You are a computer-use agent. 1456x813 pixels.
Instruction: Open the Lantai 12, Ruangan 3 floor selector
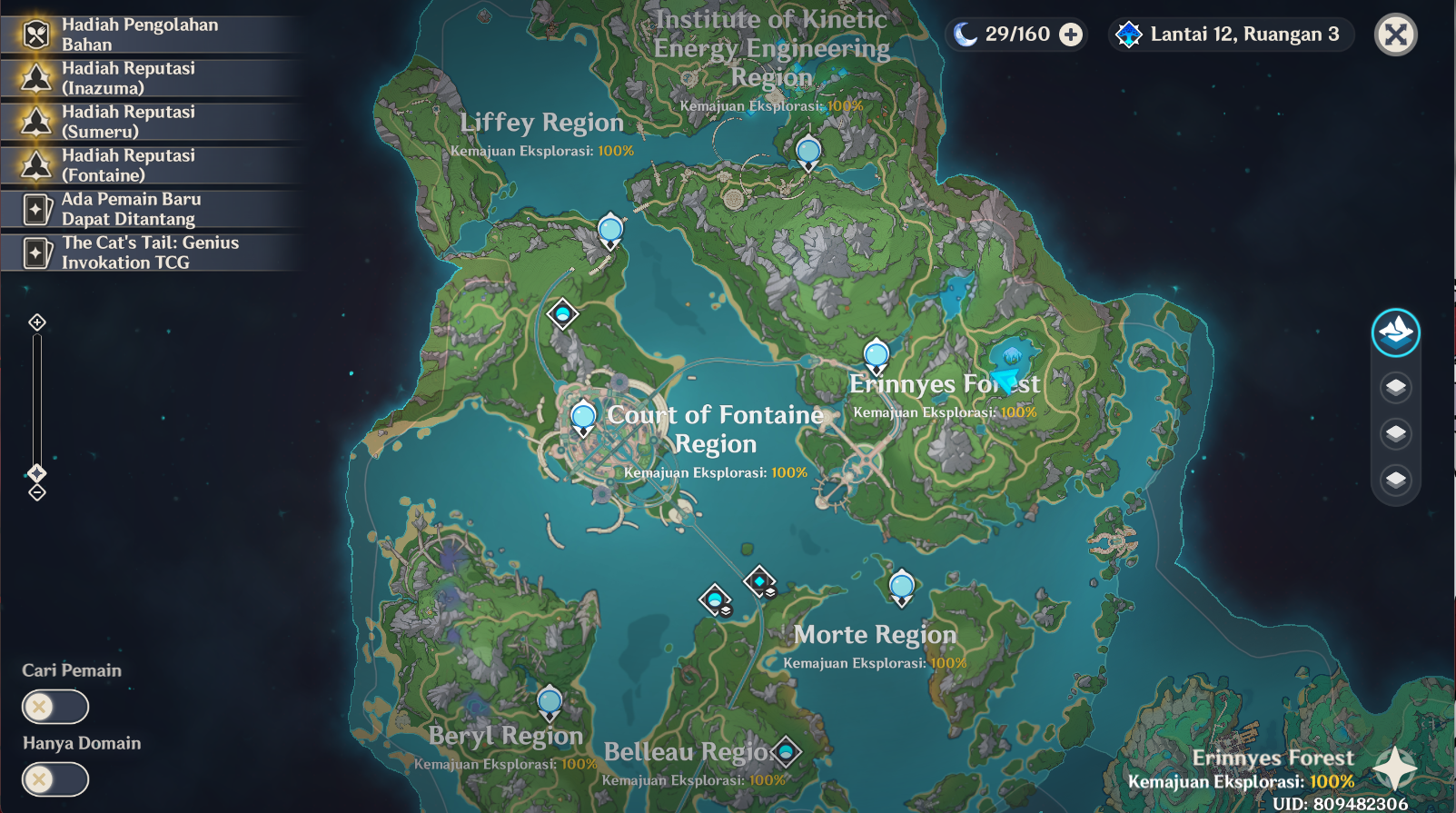1230,34
